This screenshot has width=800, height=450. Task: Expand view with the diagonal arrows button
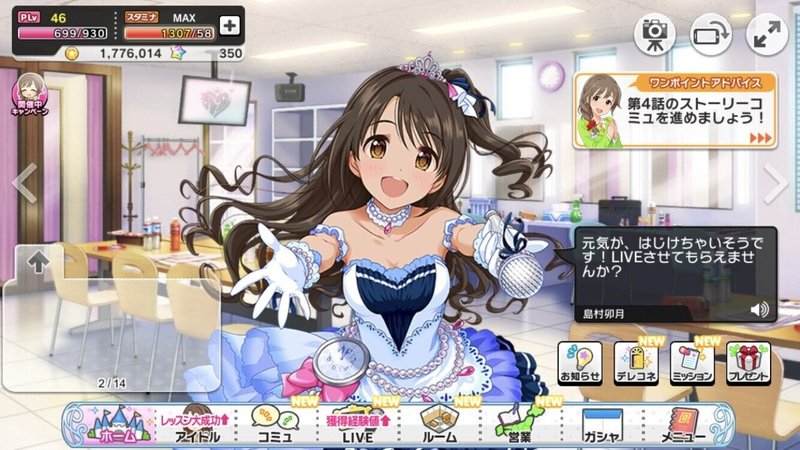pyautogui.click(x=767, y=34)
